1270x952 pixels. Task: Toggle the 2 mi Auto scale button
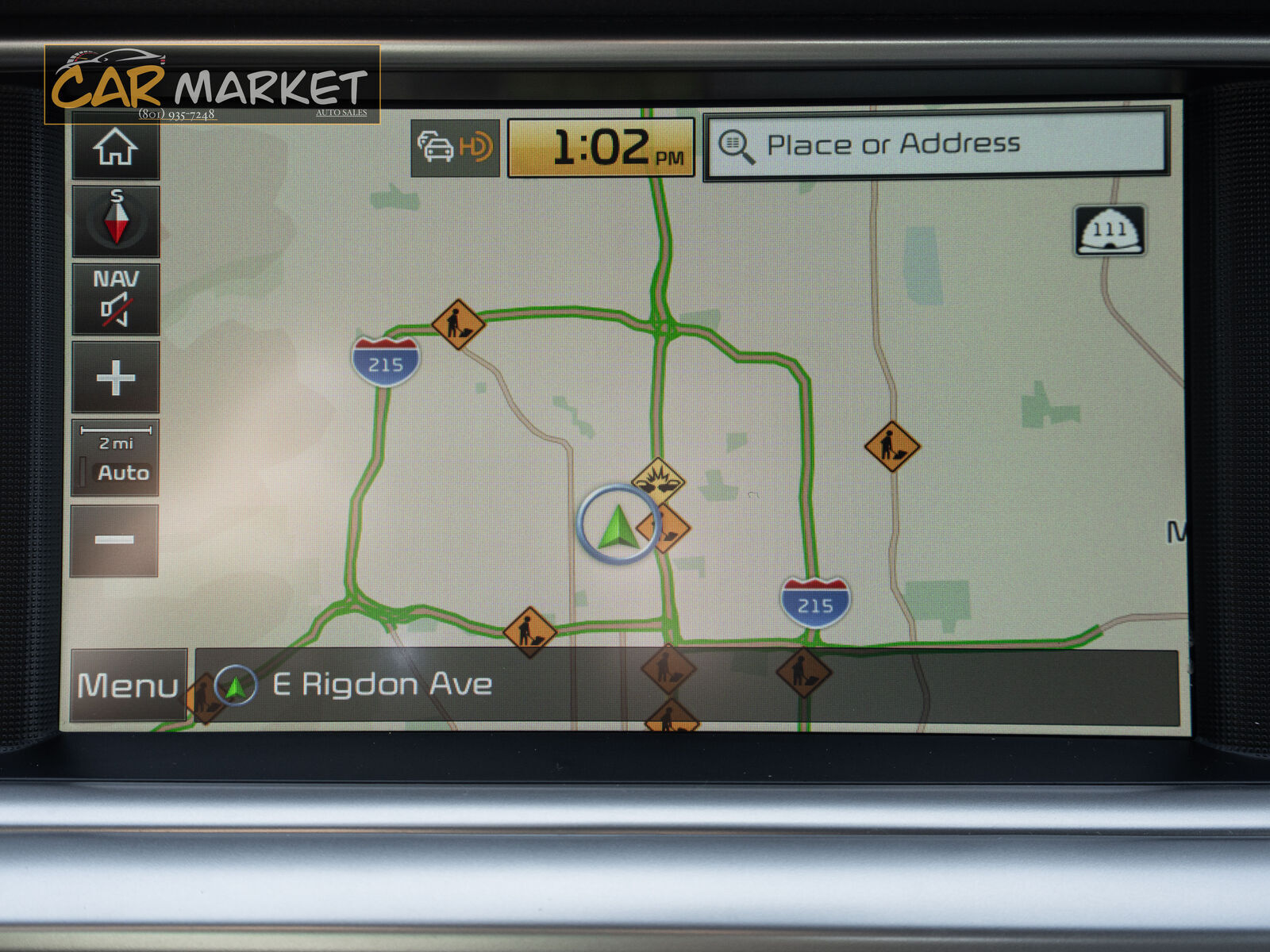point(116,459)
